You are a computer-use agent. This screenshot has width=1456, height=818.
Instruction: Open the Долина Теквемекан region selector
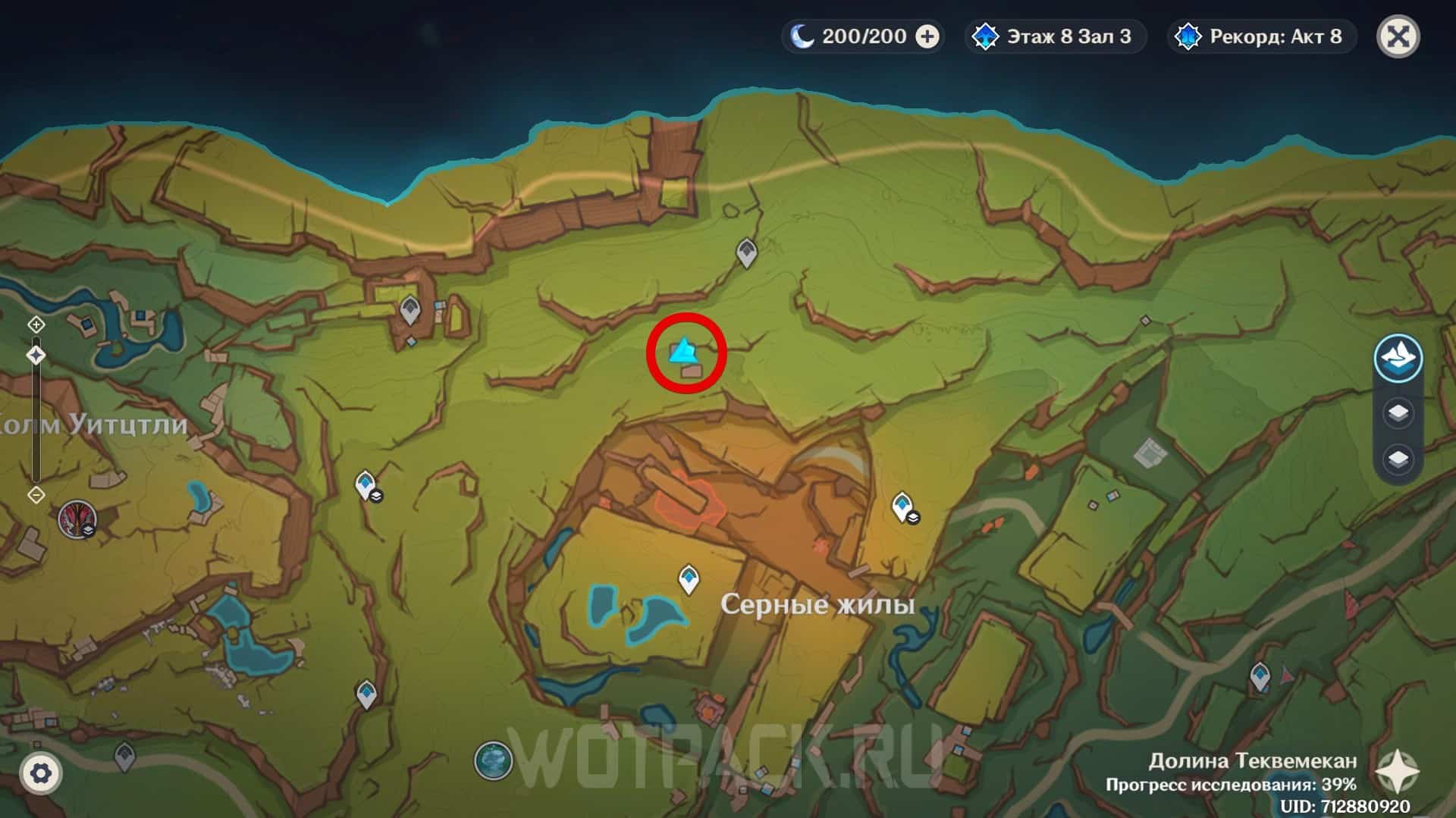click(x=1397, y=772)
